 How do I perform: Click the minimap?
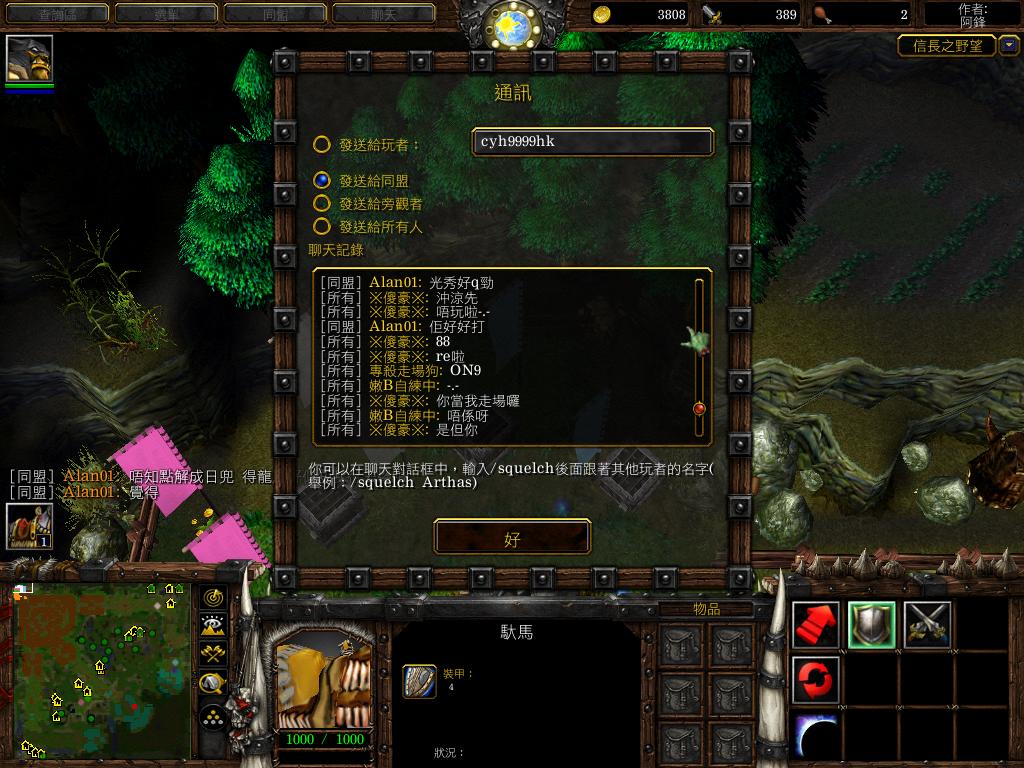tap(102, 670)
